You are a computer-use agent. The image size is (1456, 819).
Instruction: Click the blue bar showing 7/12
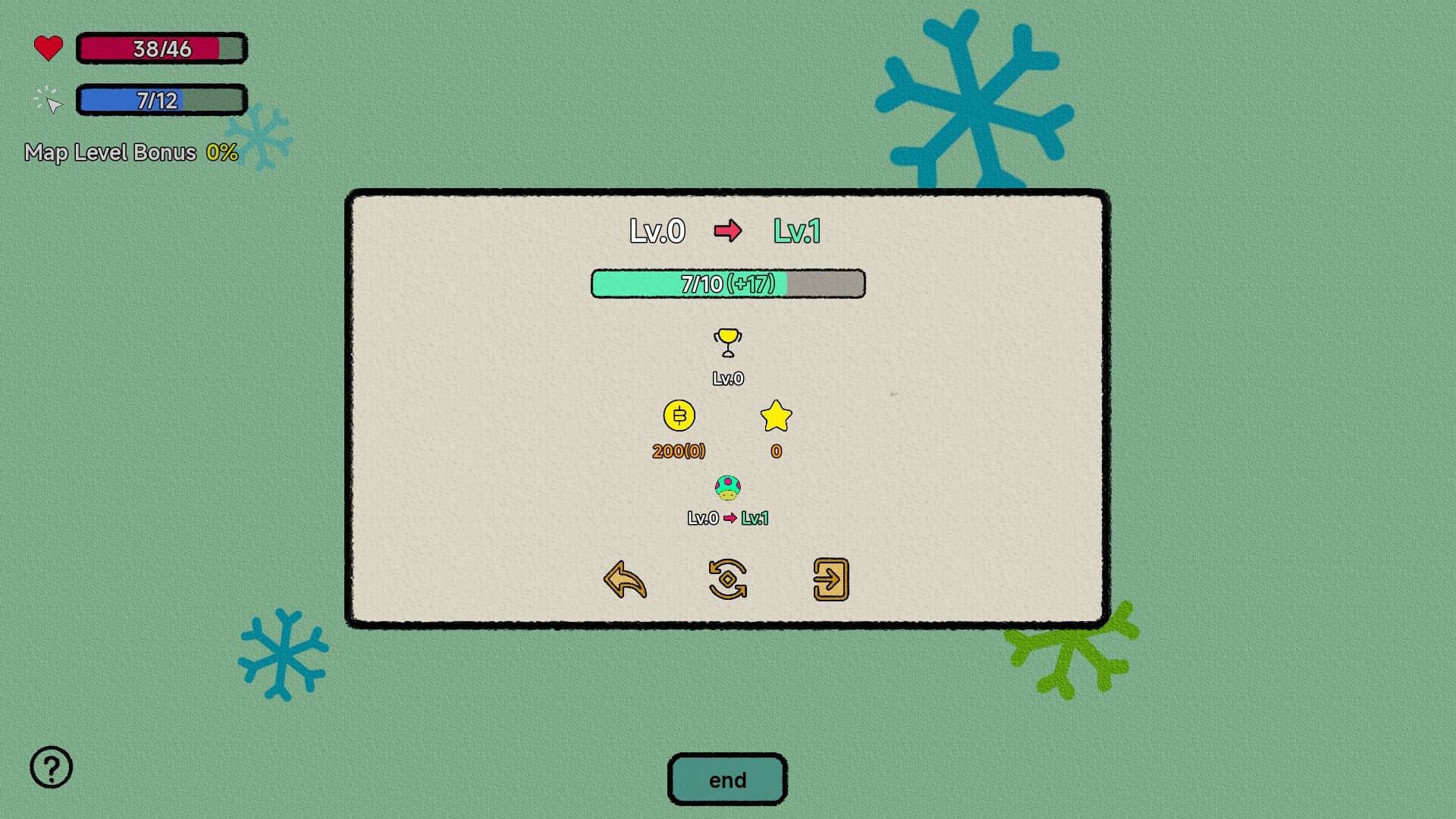pos(160,99)
